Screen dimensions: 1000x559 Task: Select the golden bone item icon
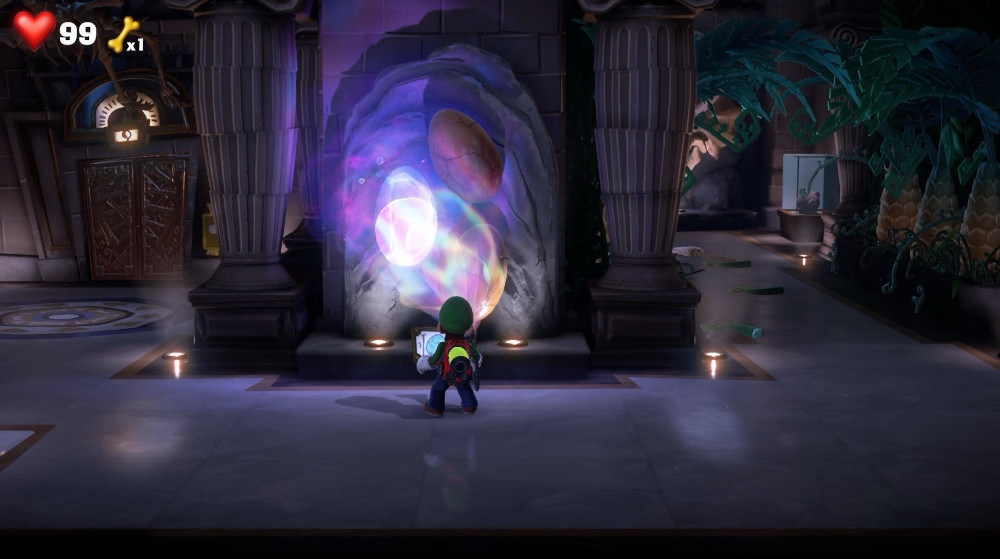tap(122, 34)
